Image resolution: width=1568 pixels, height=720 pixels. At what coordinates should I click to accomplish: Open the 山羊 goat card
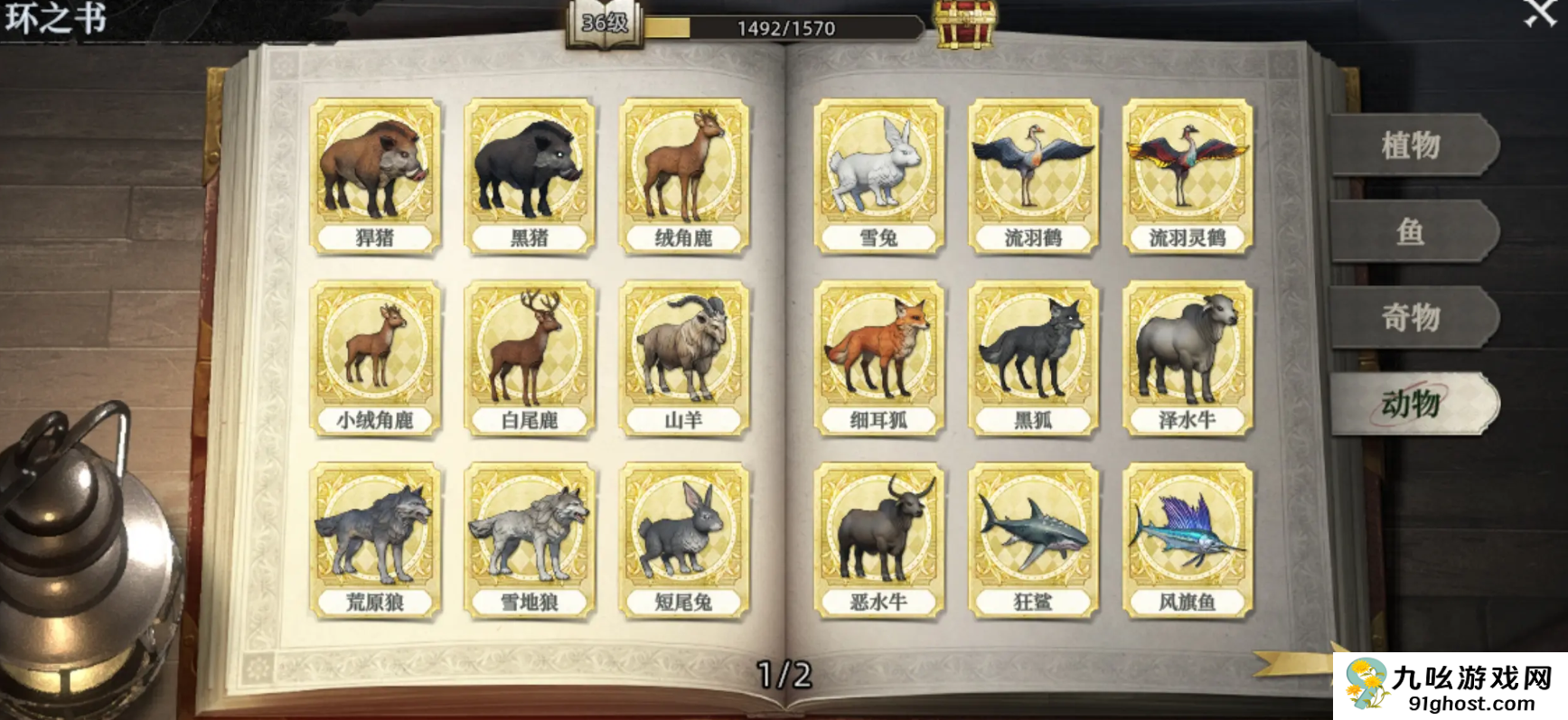(684, 359)
